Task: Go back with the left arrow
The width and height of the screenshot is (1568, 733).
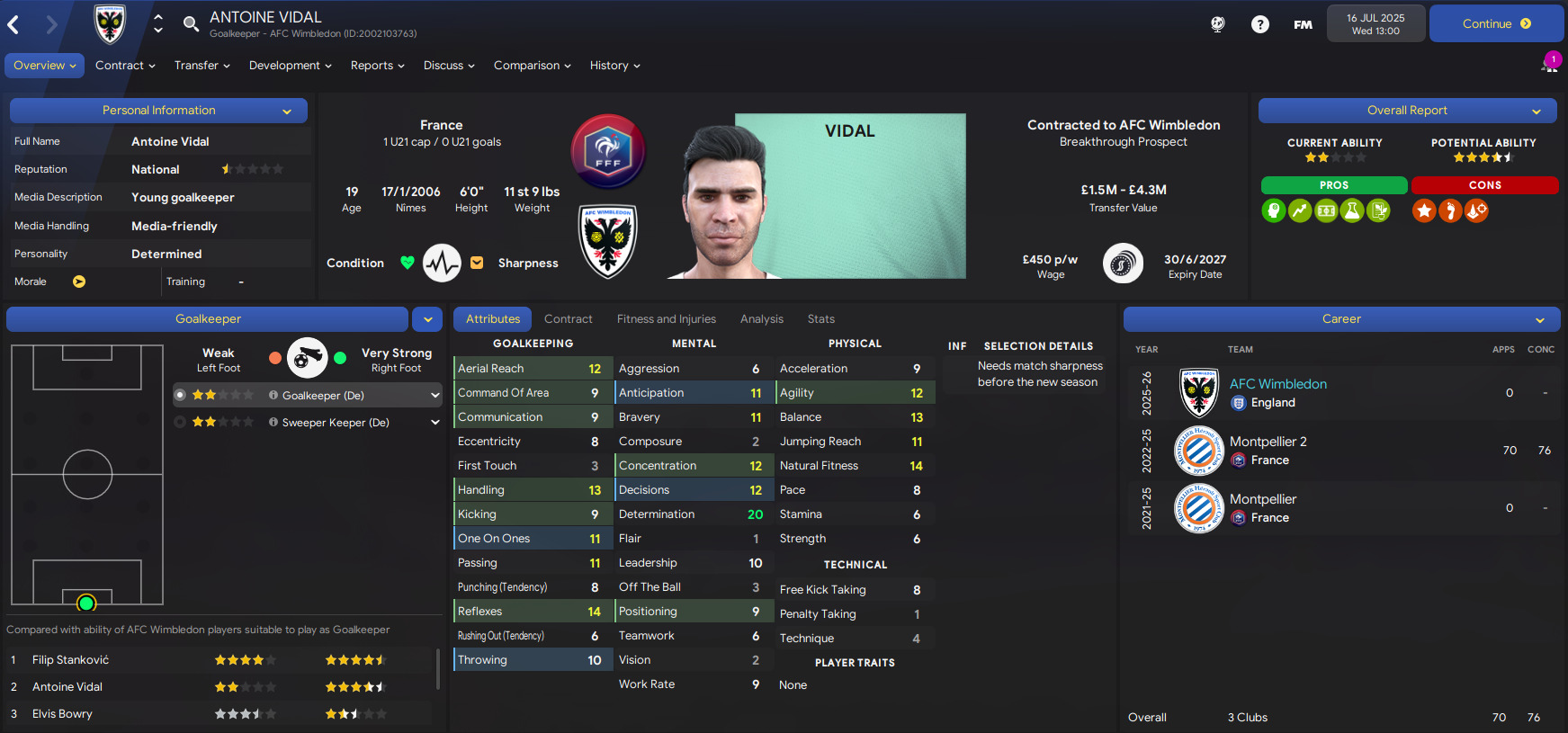Action: click(x=13, y=25)
